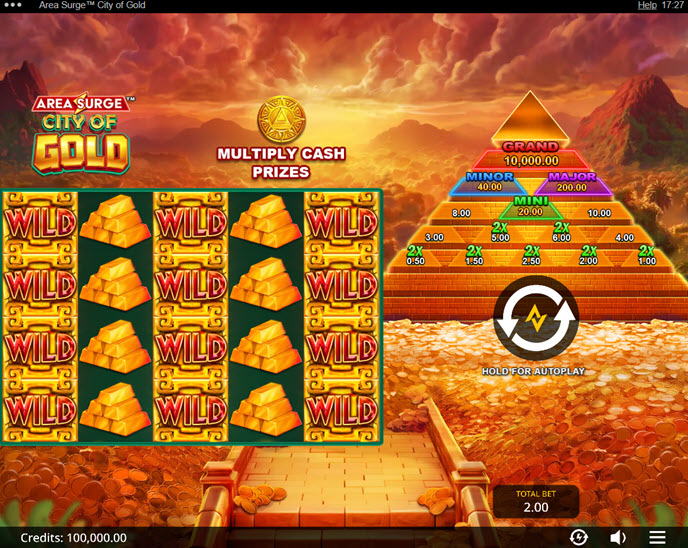Open the three-dot window menu
688x548 pixels.
point(13,6)
